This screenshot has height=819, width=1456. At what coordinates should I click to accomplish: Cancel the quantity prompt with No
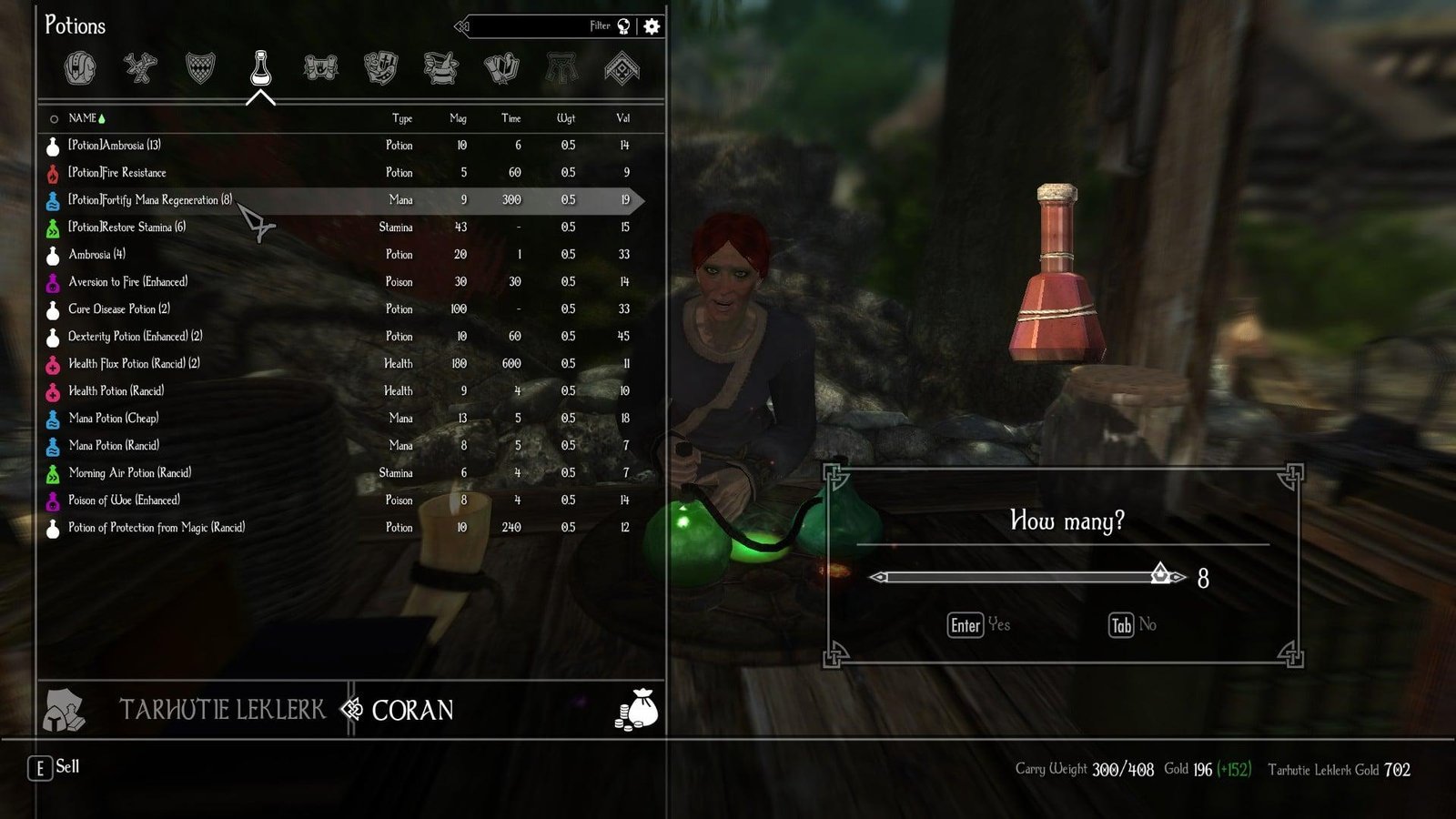pos(1133,625)
